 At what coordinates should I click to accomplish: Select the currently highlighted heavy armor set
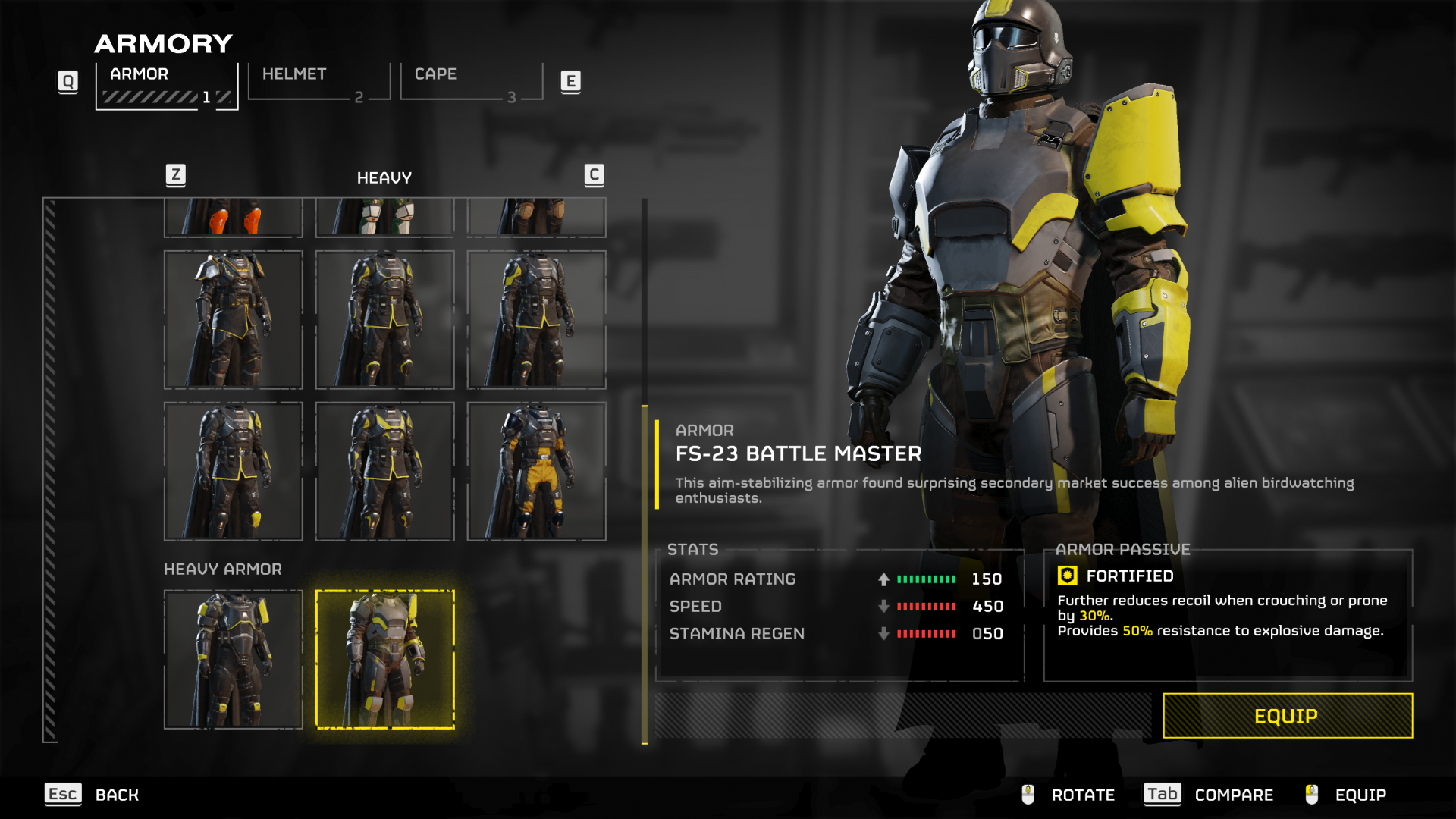(385, 658)
